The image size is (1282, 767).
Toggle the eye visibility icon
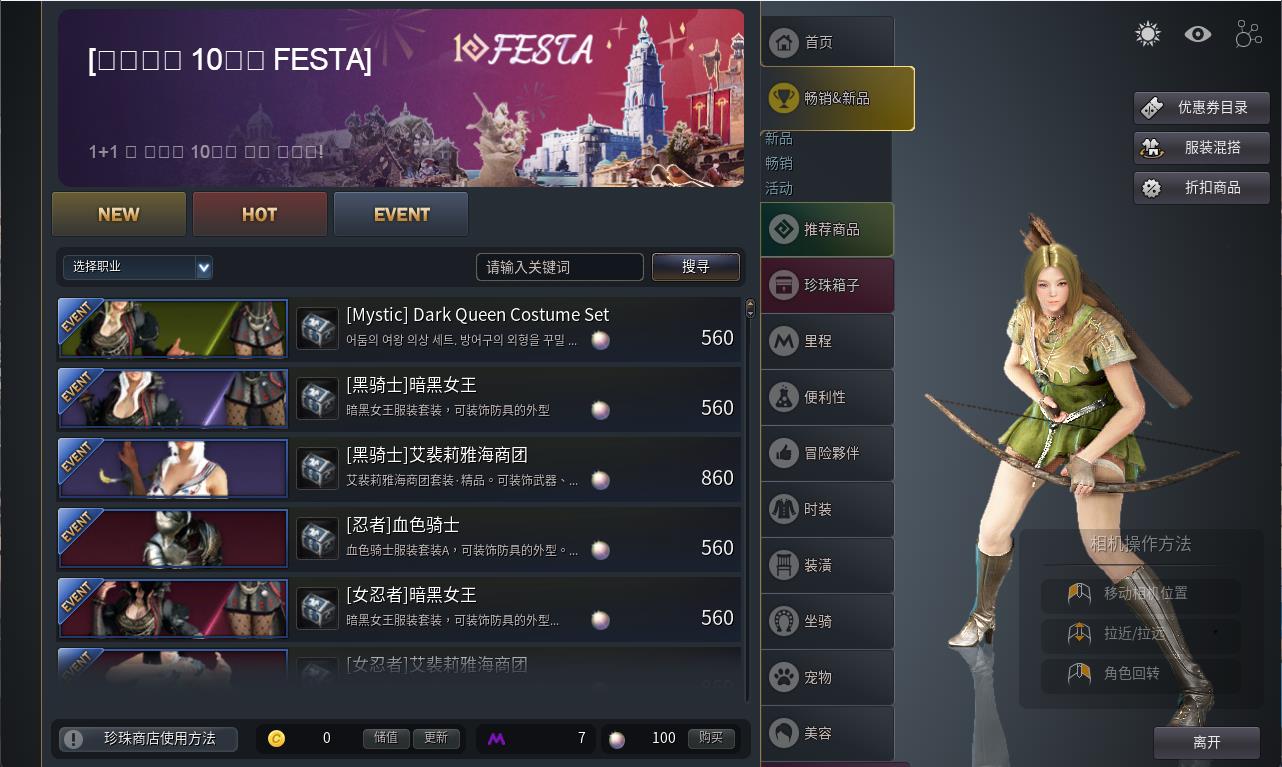click(x=1198, y=35)
